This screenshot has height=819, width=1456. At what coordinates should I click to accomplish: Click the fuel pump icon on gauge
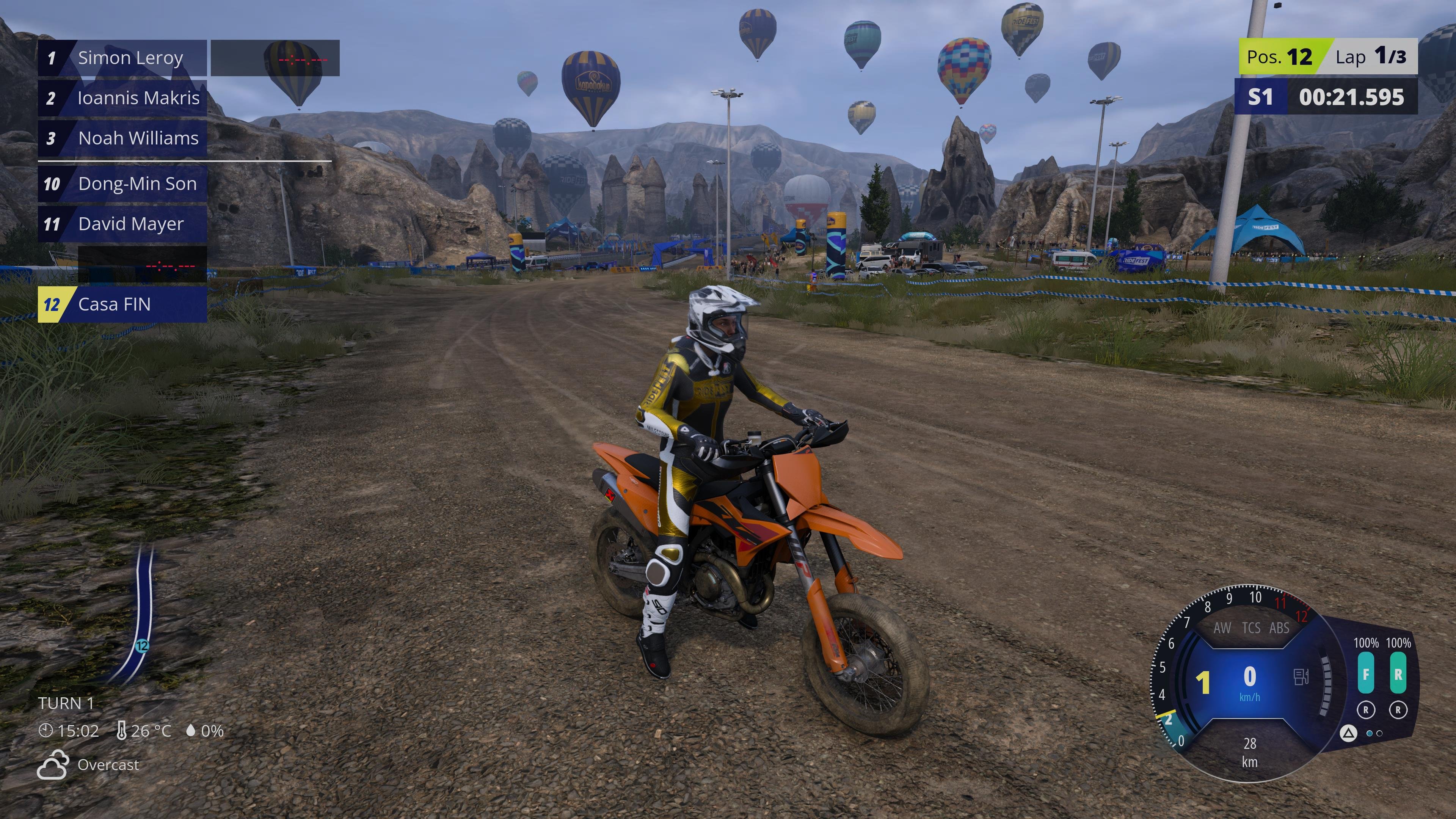[1301, 676]
